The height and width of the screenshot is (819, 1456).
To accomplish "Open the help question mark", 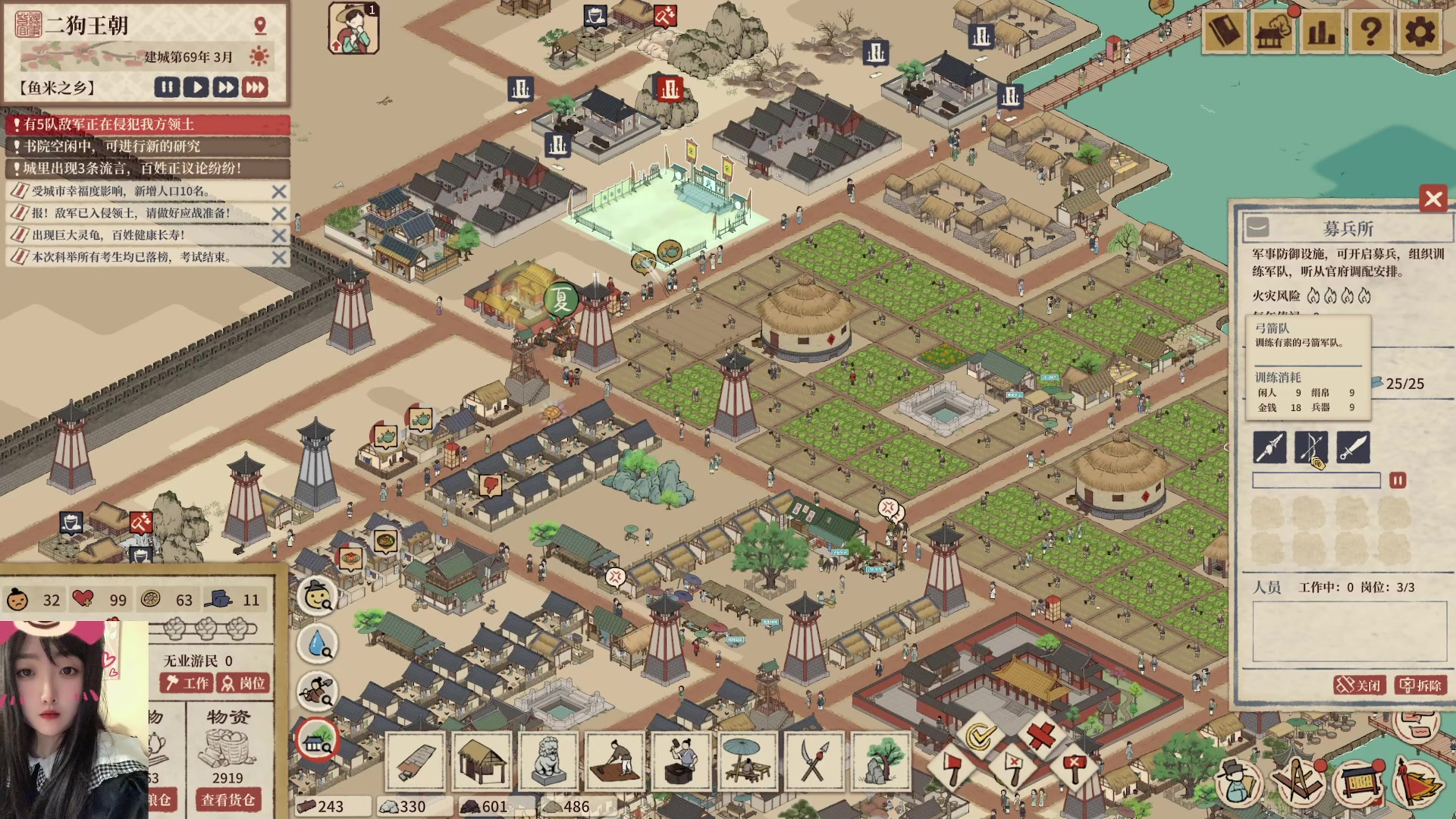I will [x=1370, y=33].
